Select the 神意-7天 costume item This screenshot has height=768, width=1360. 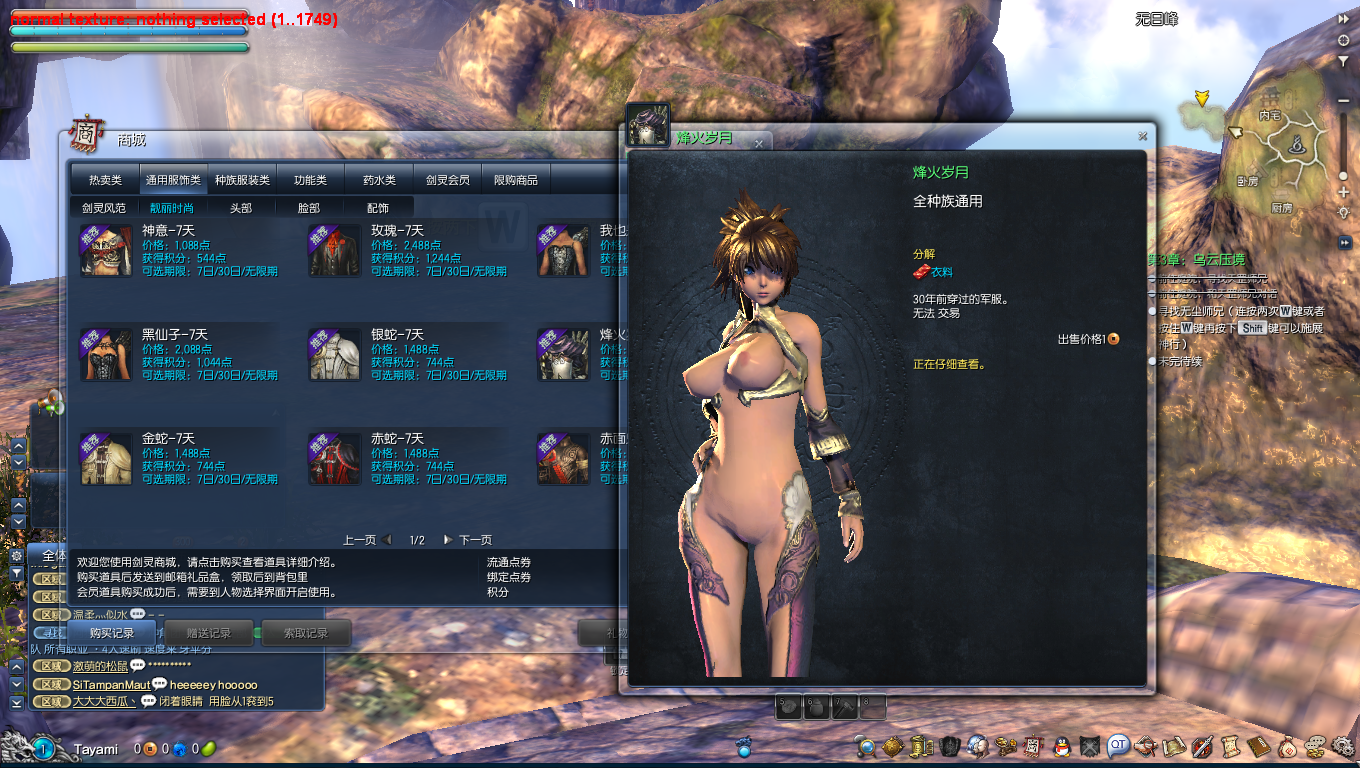(x=106, y=250)
